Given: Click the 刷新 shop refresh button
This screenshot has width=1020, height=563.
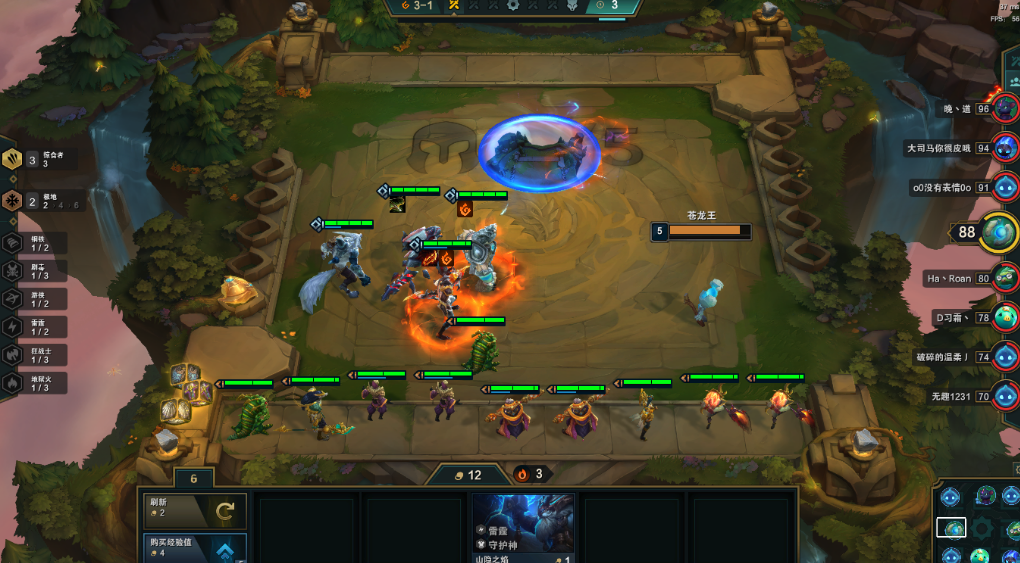Looking at the screenshot, I should 190,511.
